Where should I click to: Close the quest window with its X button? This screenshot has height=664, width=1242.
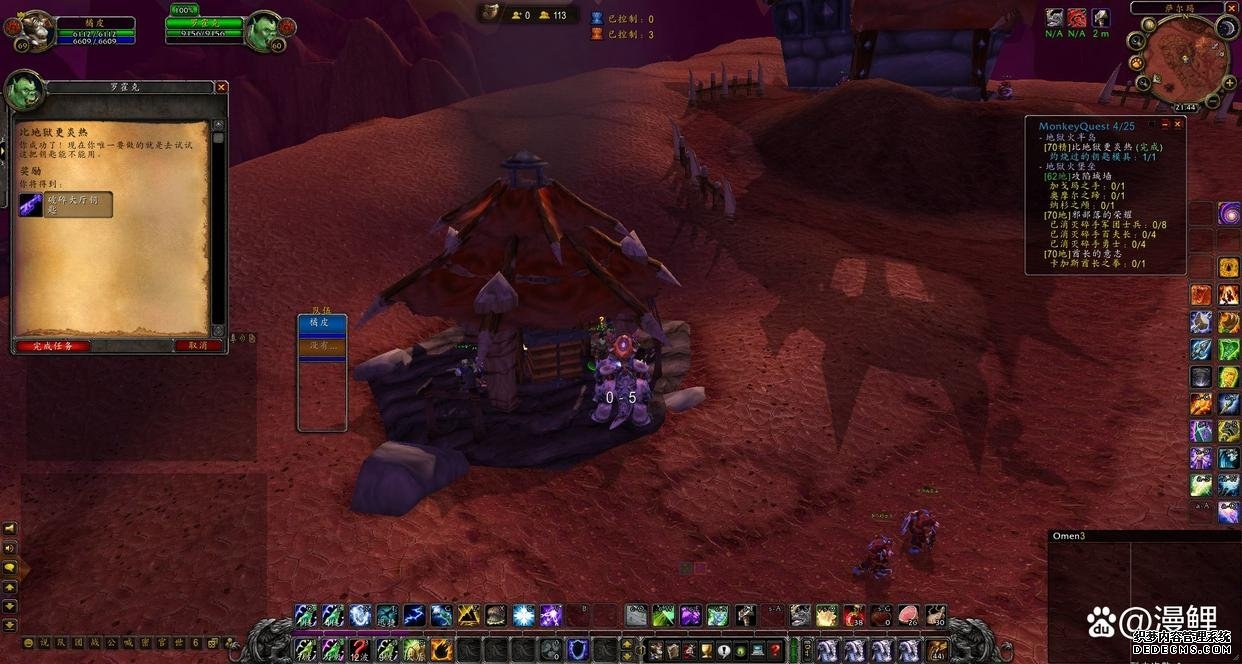tap(221, 87)
